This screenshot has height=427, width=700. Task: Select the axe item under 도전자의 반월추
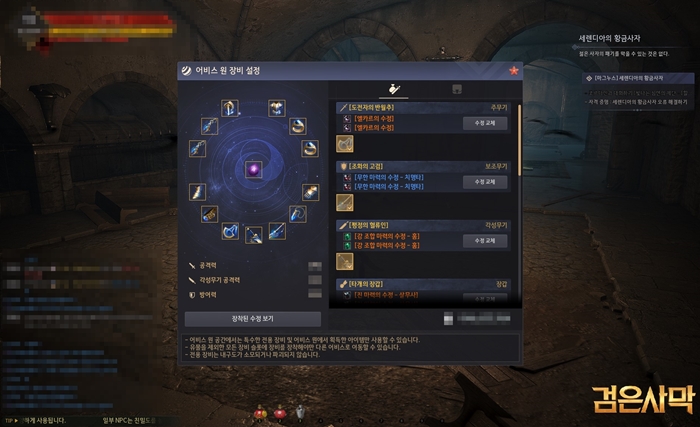pos(344,143)
